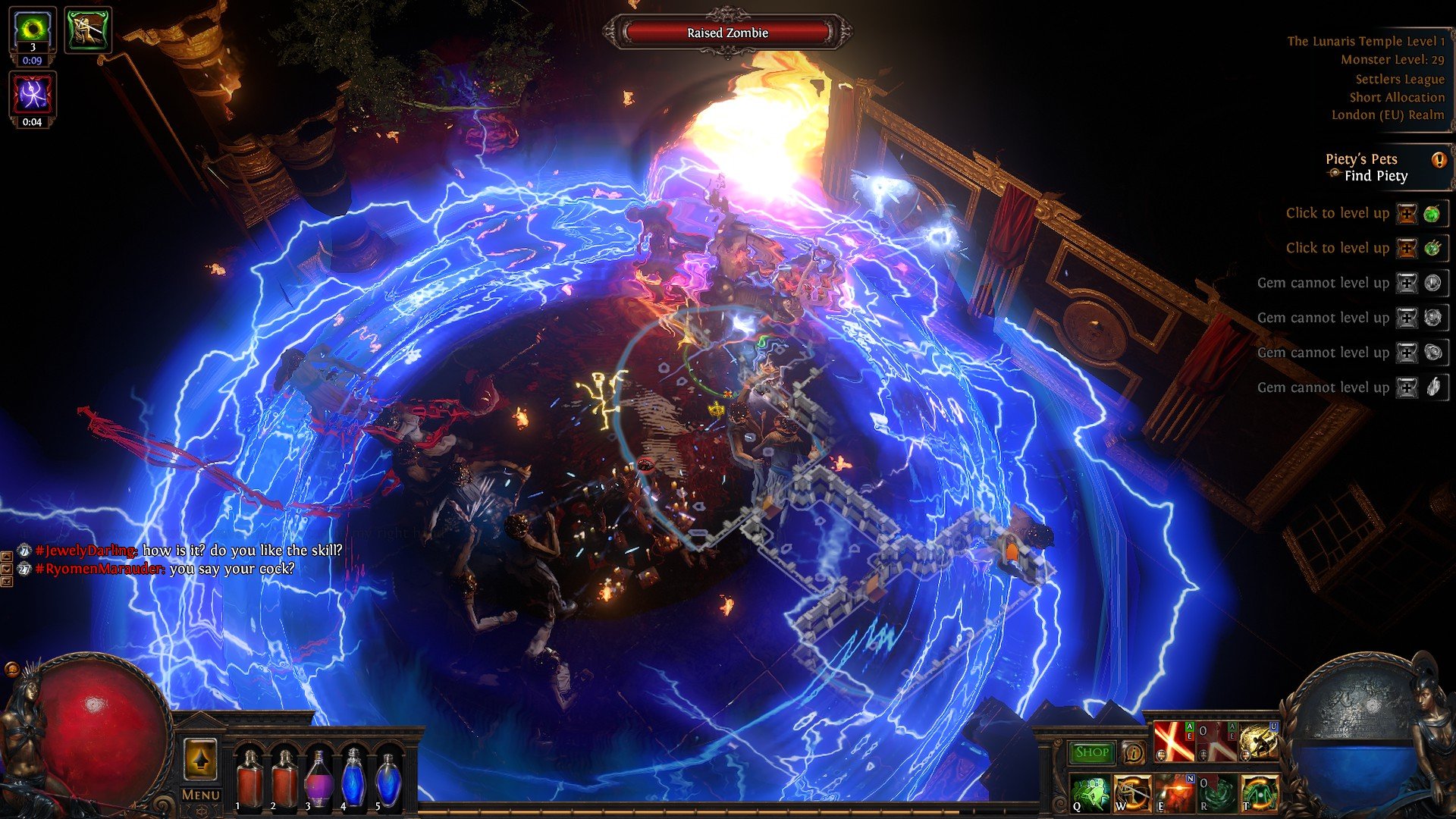
Task: Activate the red fiery skill on E
Action: pyautogui.click(x=1175, y=792)
